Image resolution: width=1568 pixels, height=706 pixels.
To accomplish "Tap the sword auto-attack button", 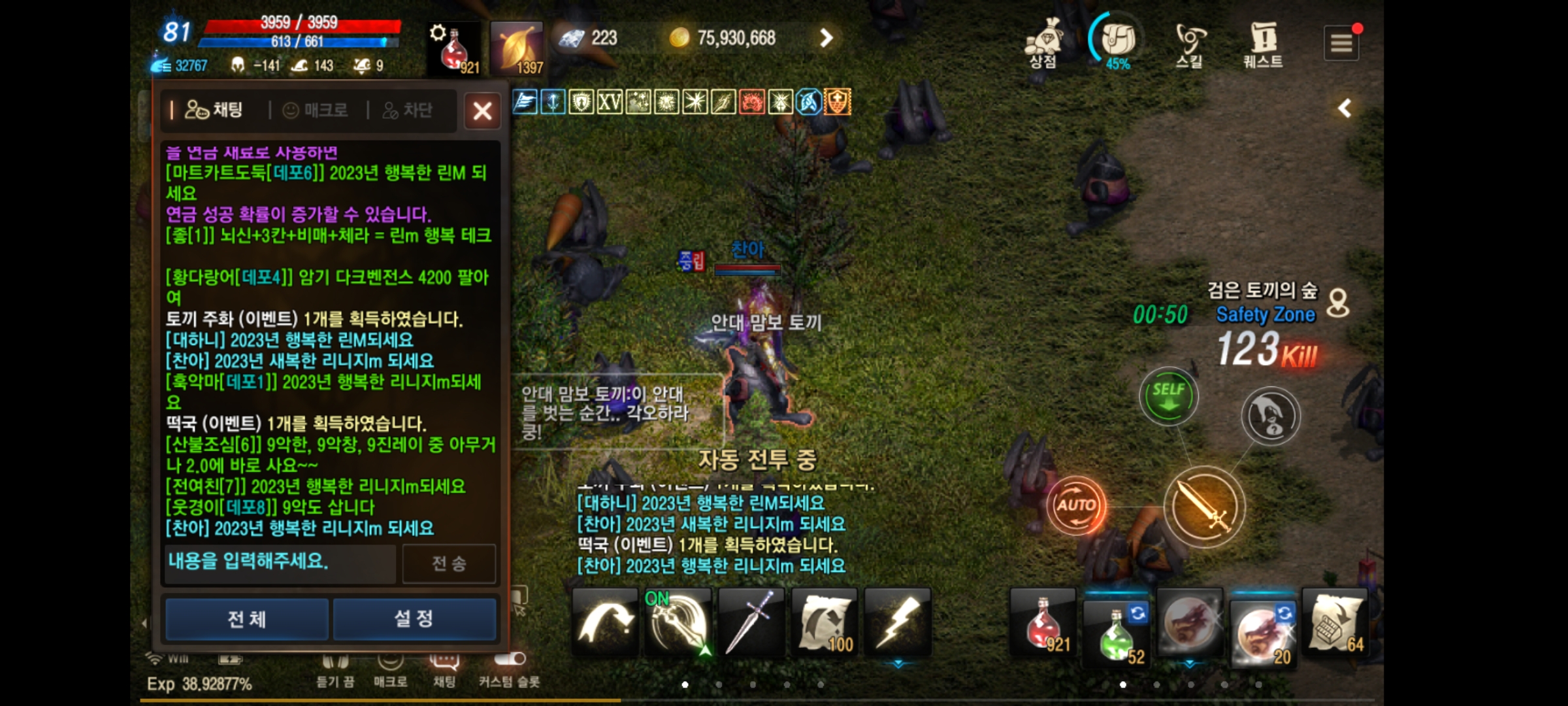I will [x=1204, y=507].
